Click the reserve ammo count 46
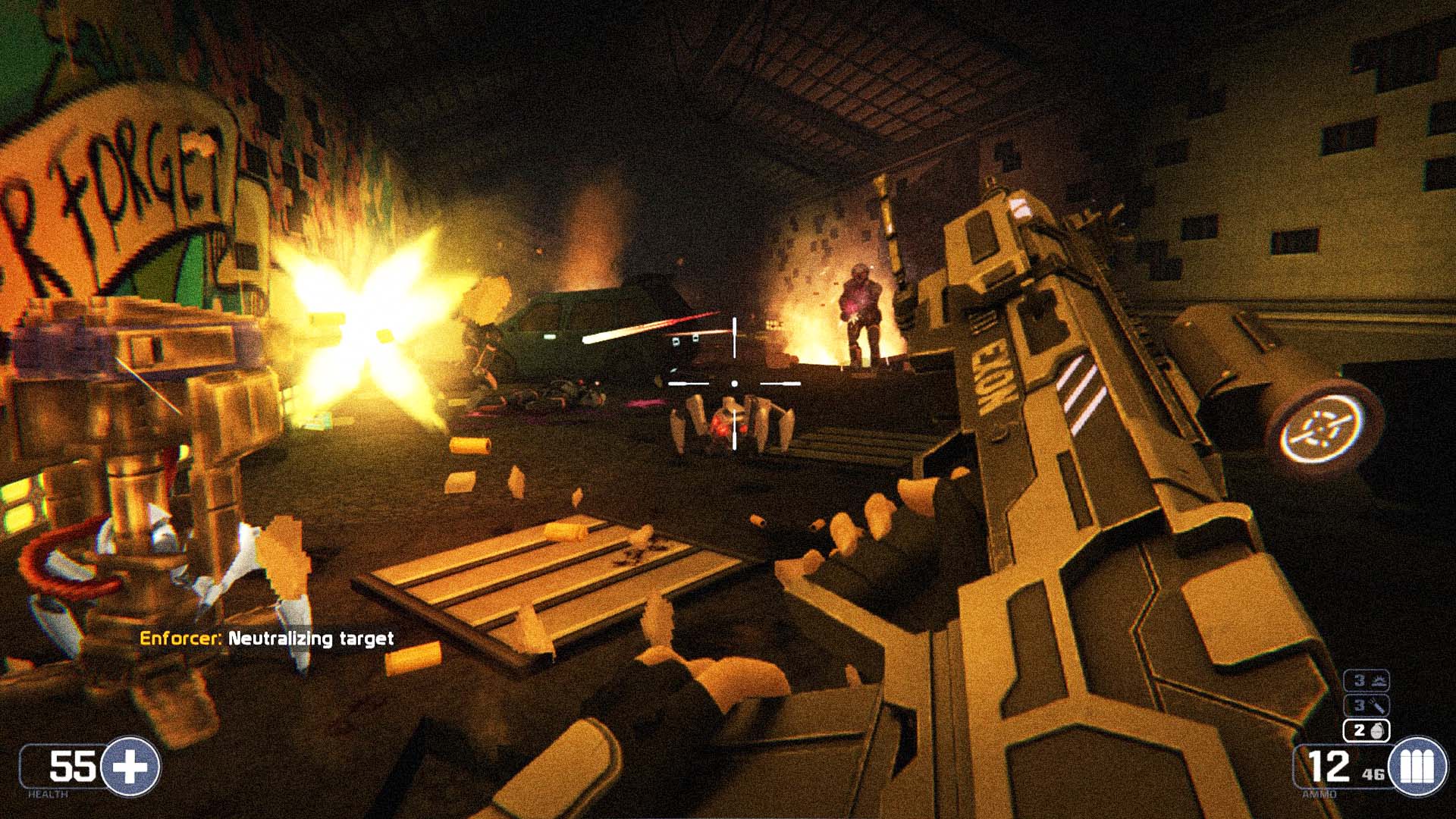Screen dimensions: 1456x819 click(x=1373, y=773)
